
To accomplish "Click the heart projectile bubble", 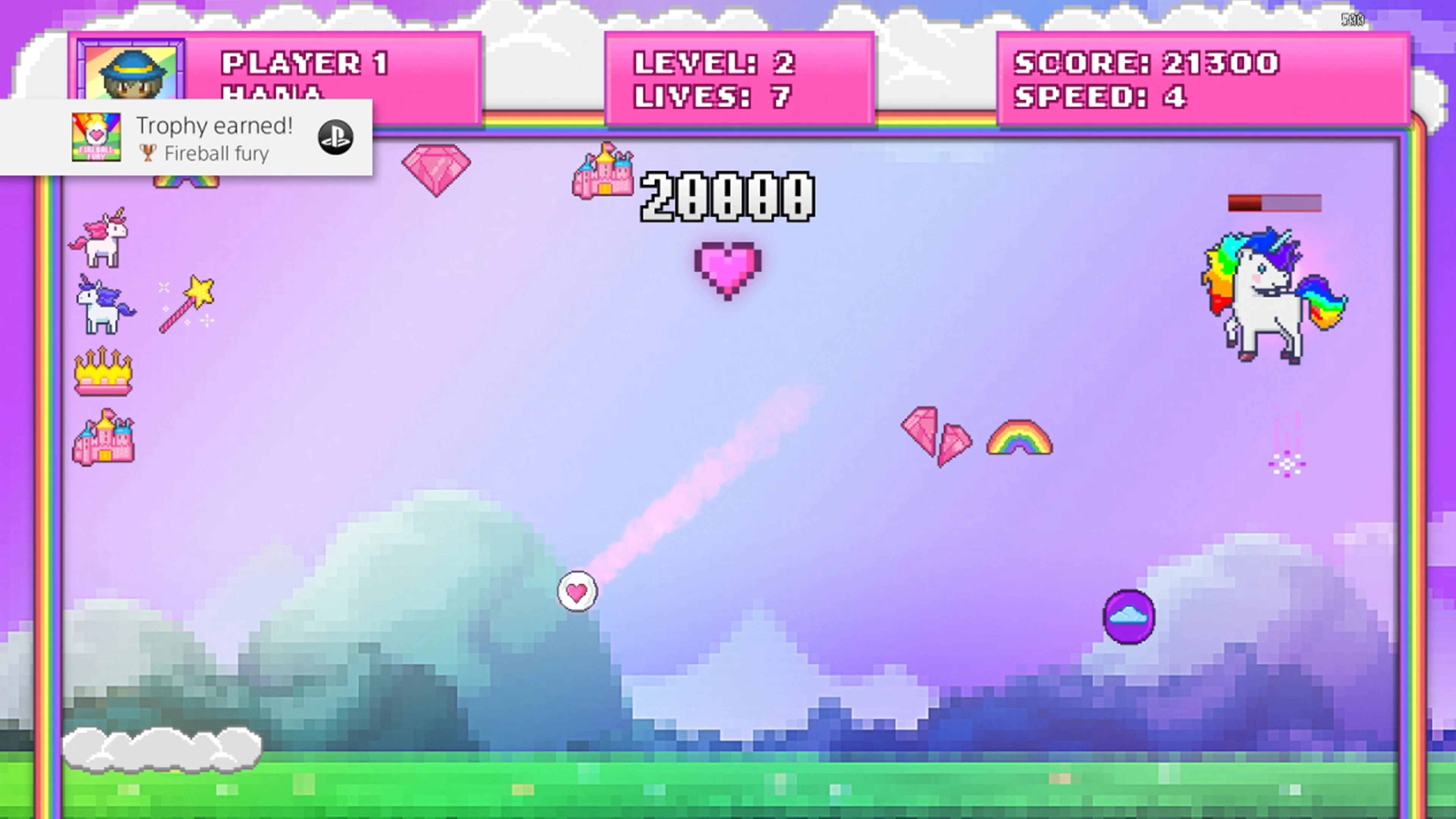I will pyautogui.click(x=577, y=591).
